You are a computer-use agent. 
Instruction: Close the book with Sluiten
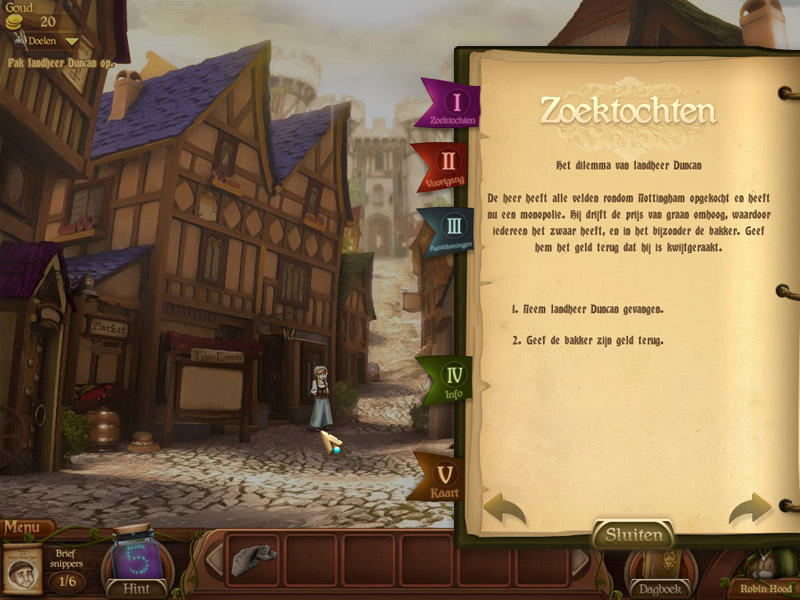tap(634, 535)
